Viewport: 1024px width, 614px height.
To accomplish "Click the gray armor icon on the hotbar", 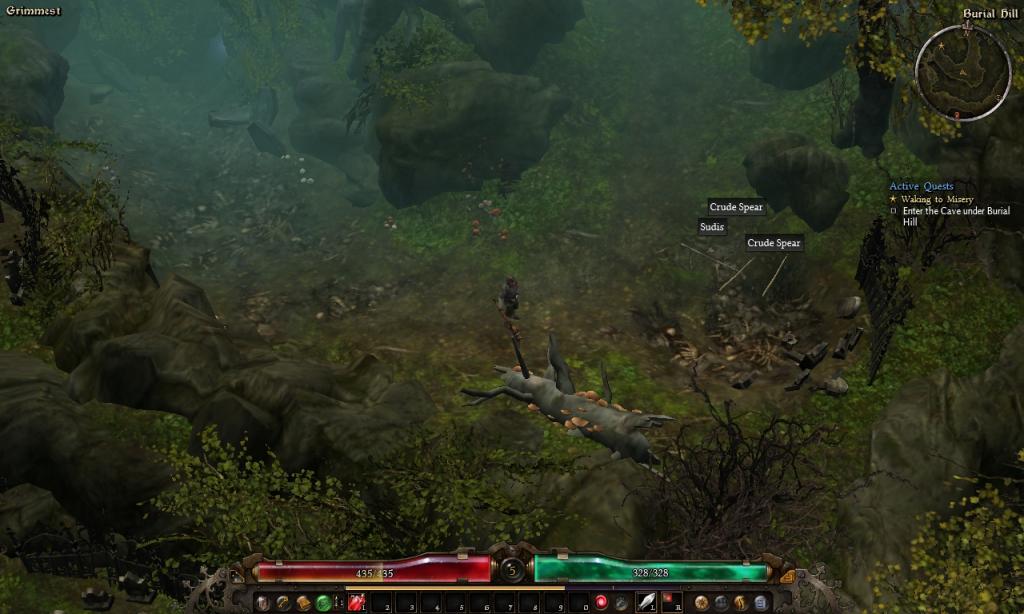I will coord(263,602).
